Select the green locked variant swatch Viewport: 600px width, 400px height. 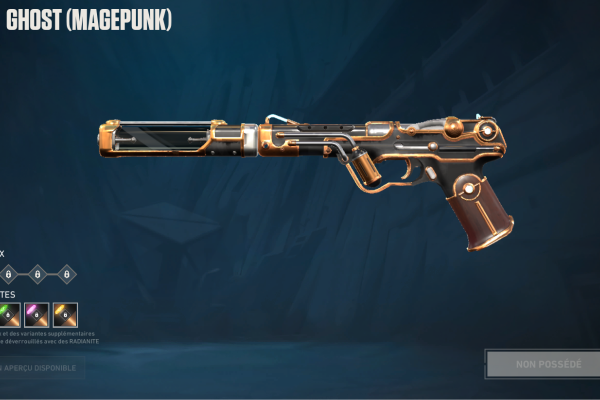coord(9,315)
